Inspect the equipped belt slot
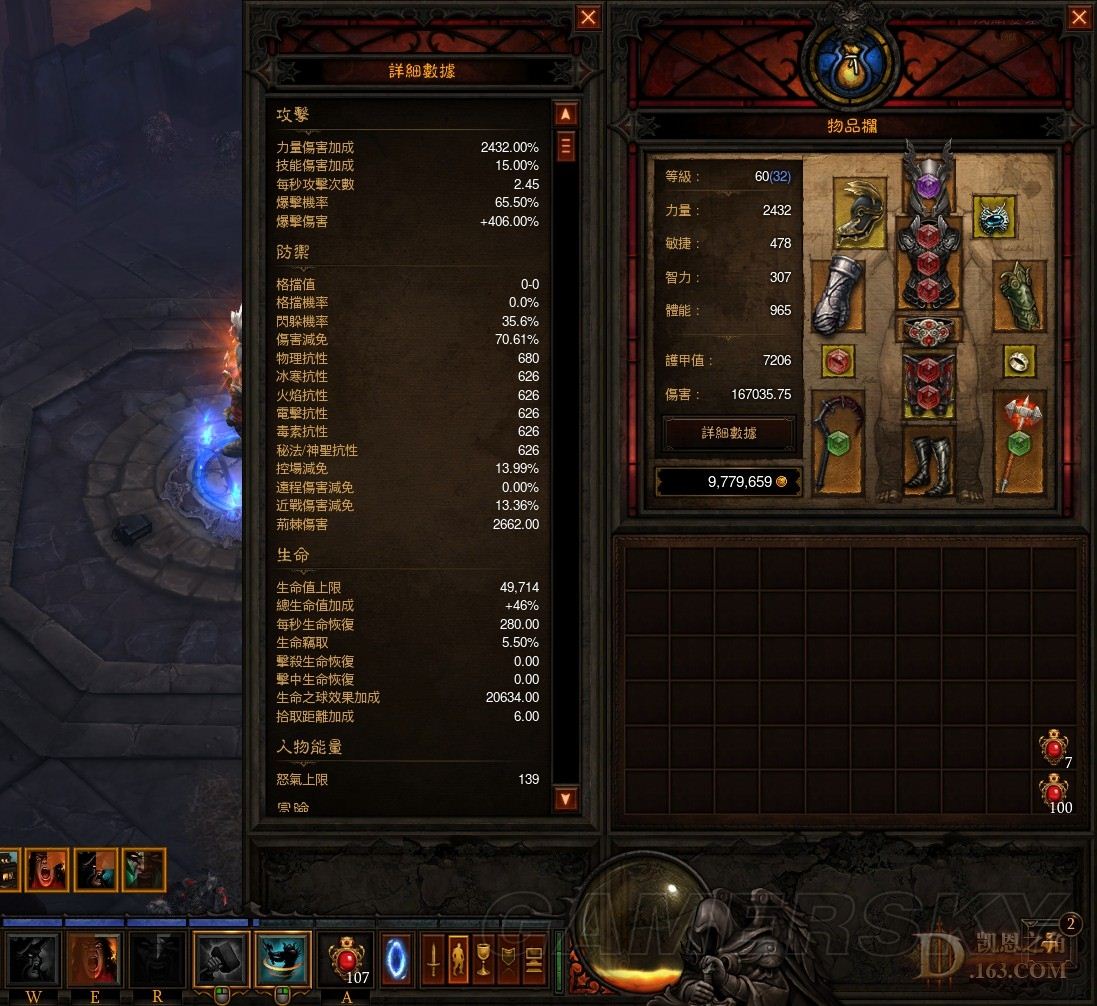The height and width of the screenshot is (1006, 1097). [927, 330]
